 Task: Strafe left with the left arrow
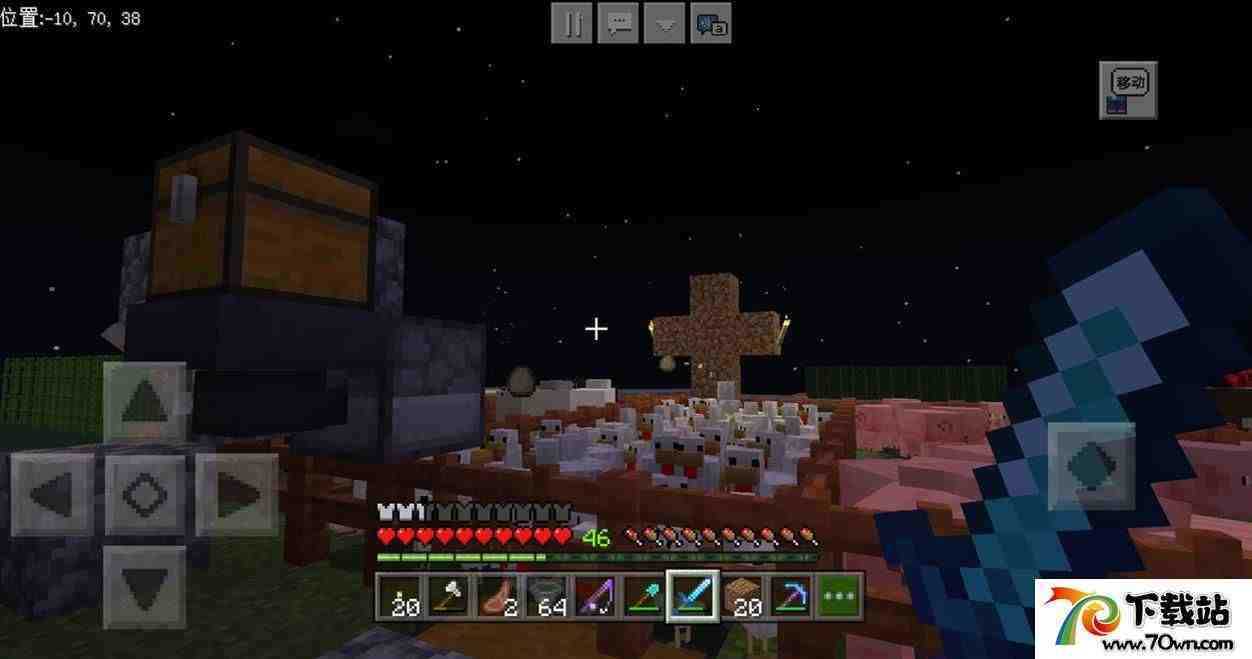point(52,494)
